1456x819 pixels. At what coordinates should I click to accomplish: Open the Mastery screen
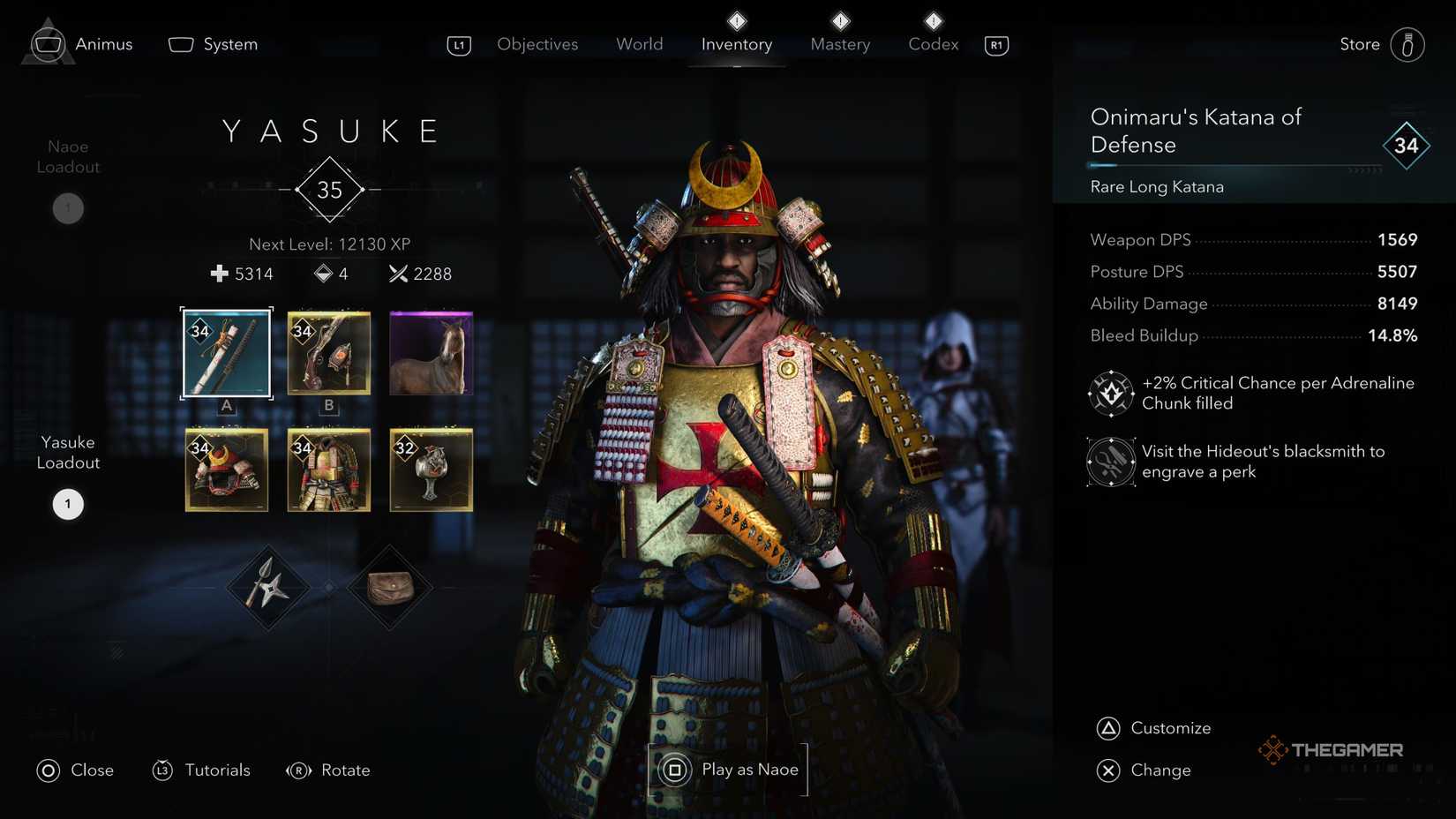pos(839,43)
